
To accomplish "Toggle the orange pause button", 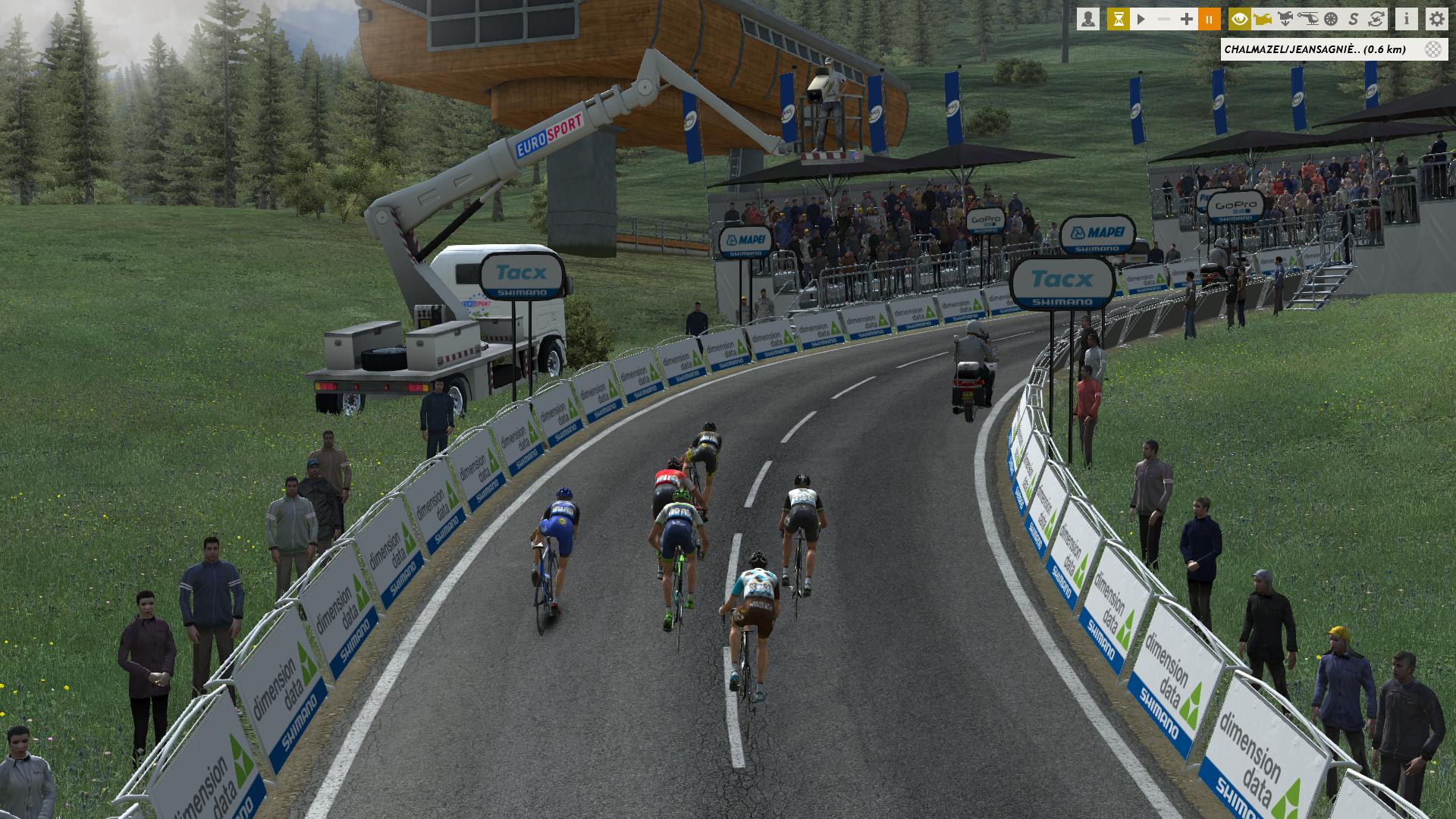I will click(x=1210, y=19).
